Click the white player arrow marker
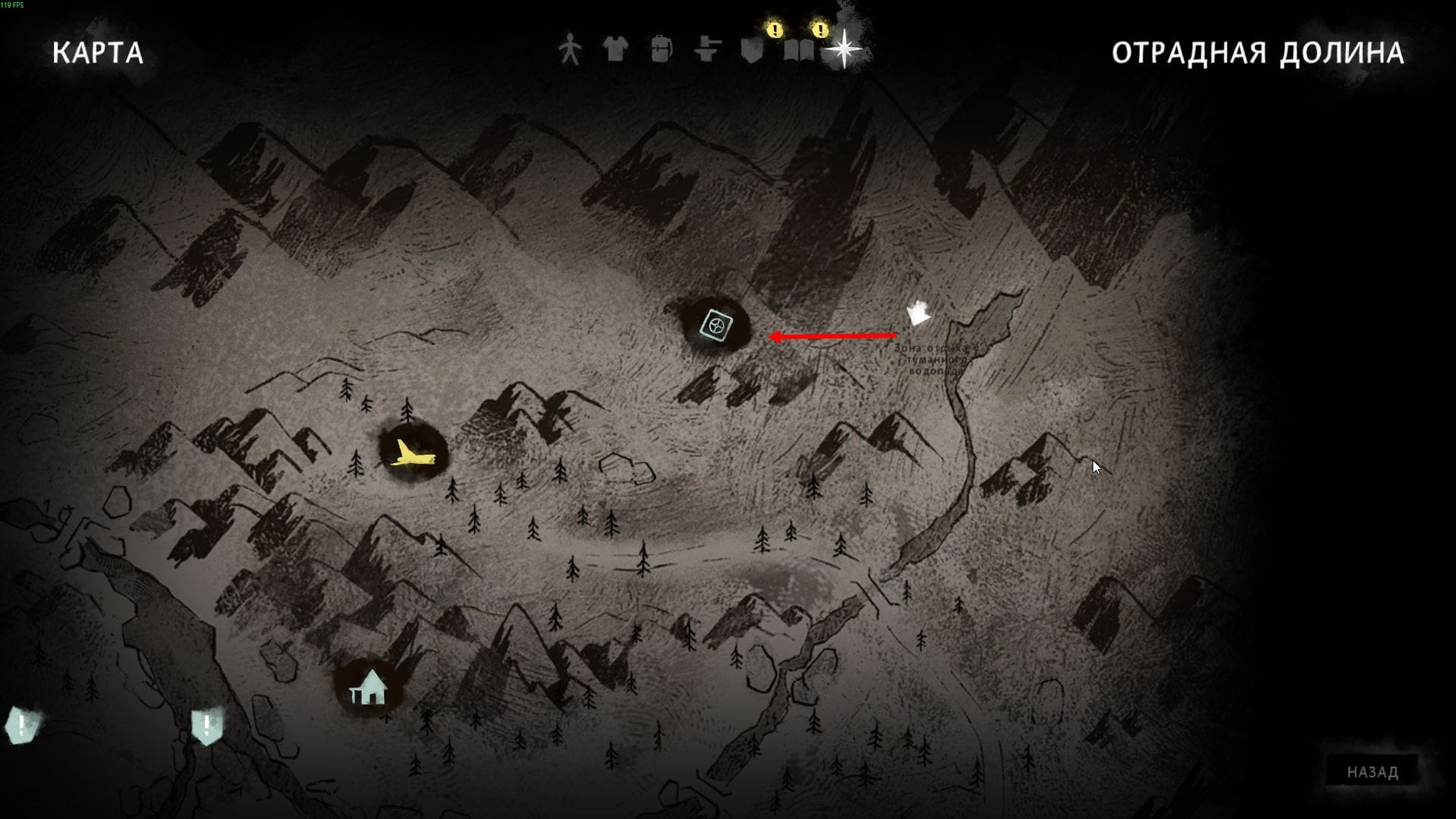 [x=918, y=313]
